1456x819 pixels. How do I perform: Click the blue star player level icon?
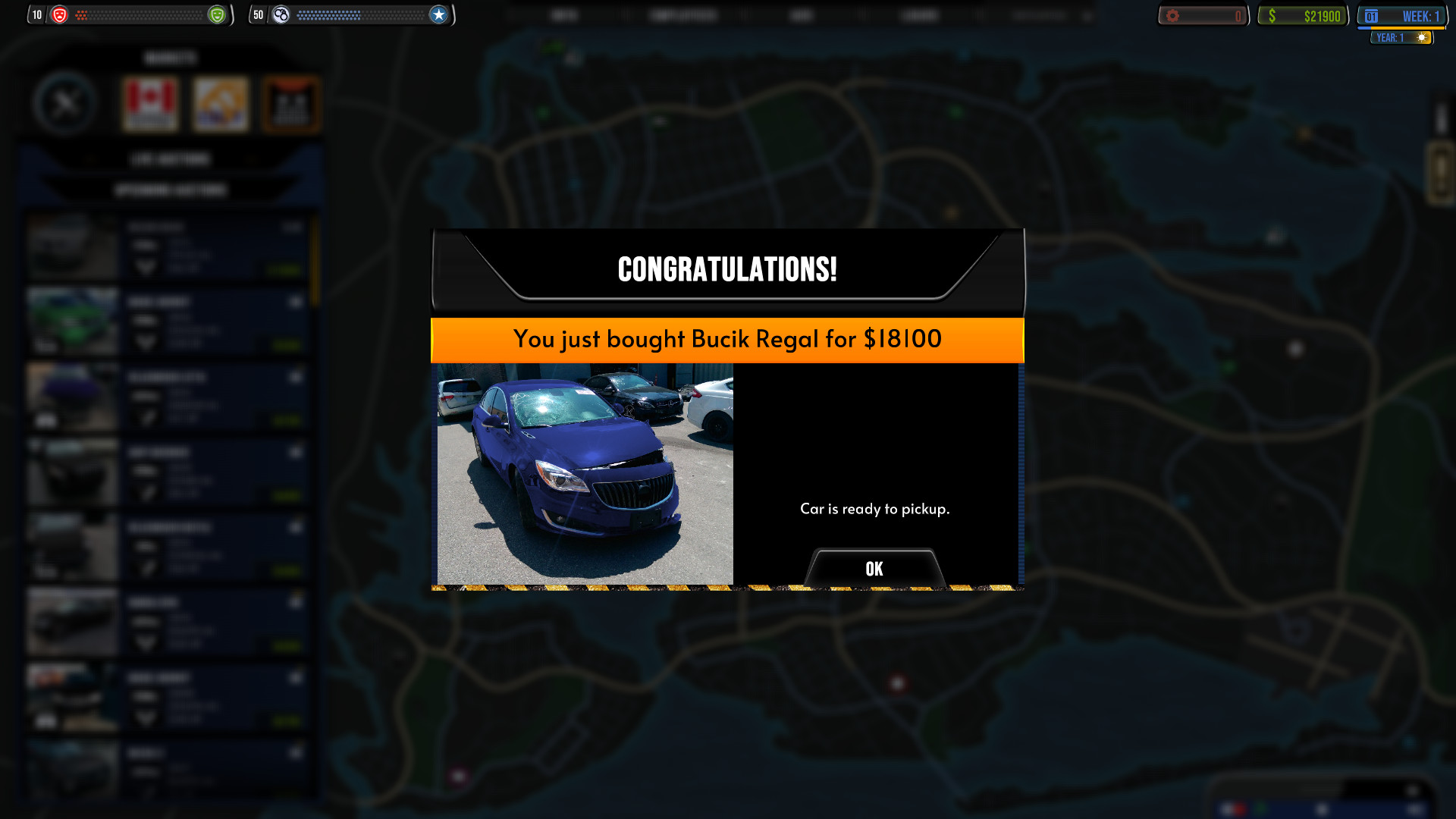438,14
